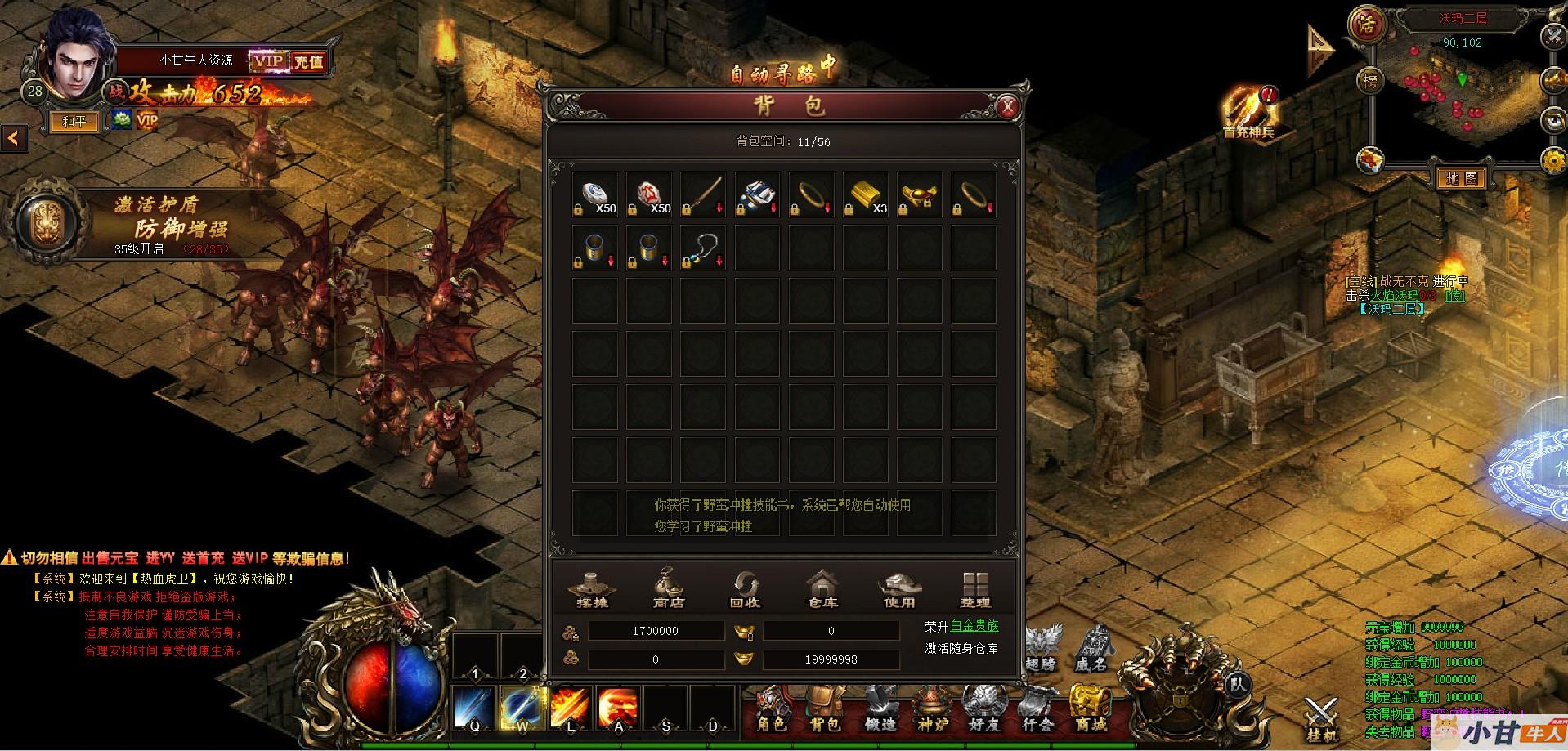Open the 首充神兵 first-recharge weapon icon
The image size is (1568, 751).
click(x=1247, y=110)
